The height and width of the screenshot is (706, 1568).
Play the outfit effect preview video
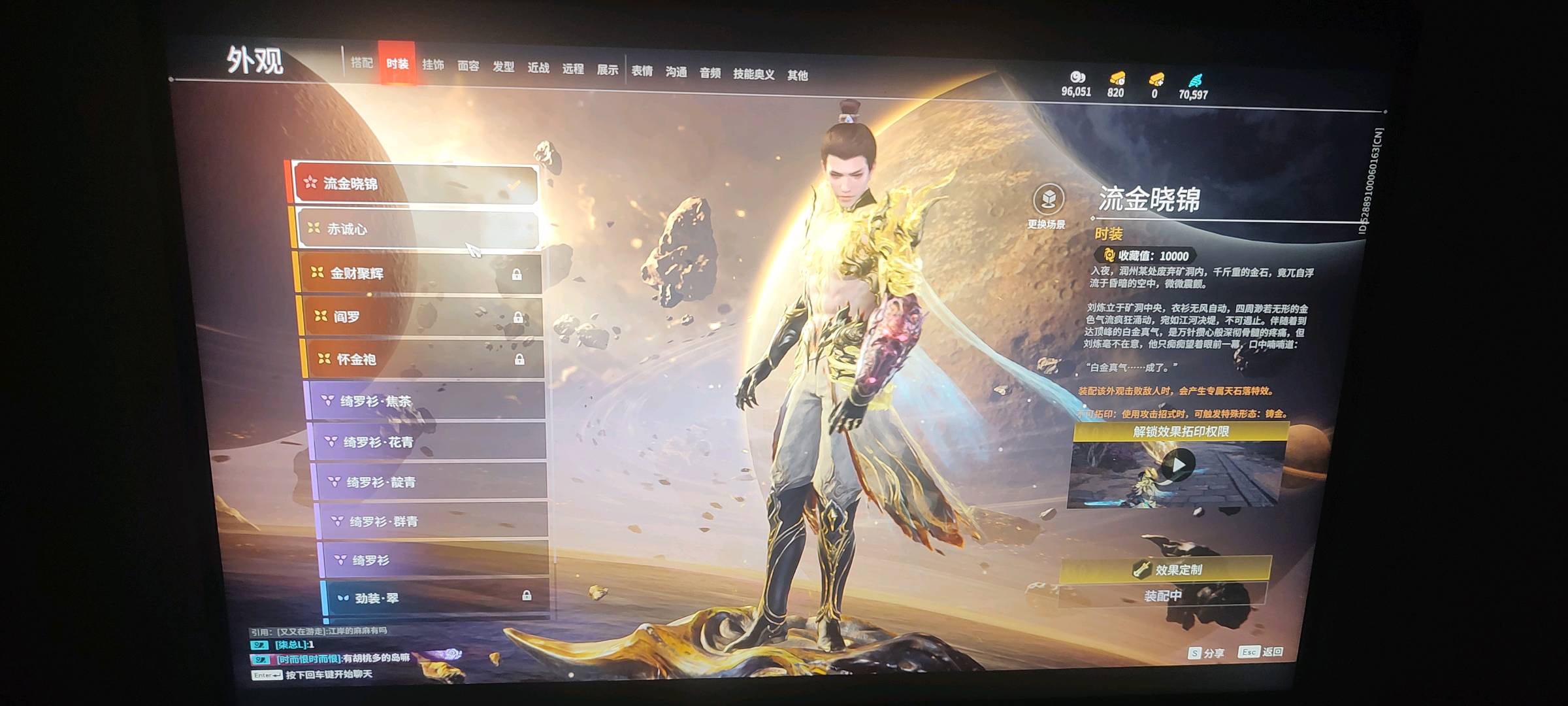point(1177,465)
